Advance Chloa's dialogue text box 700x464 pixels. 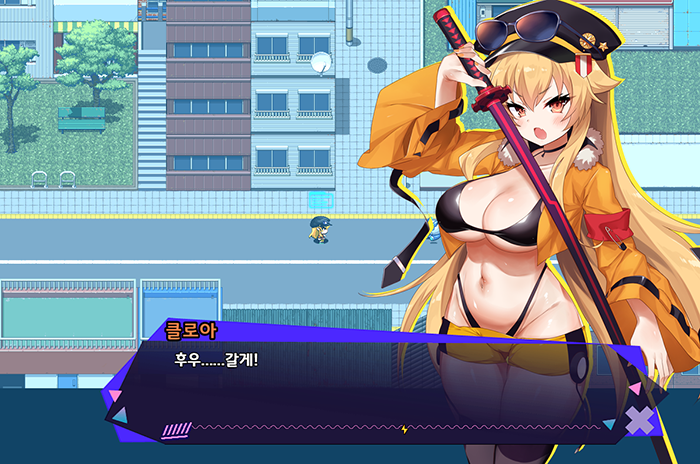tap(380, 385)
